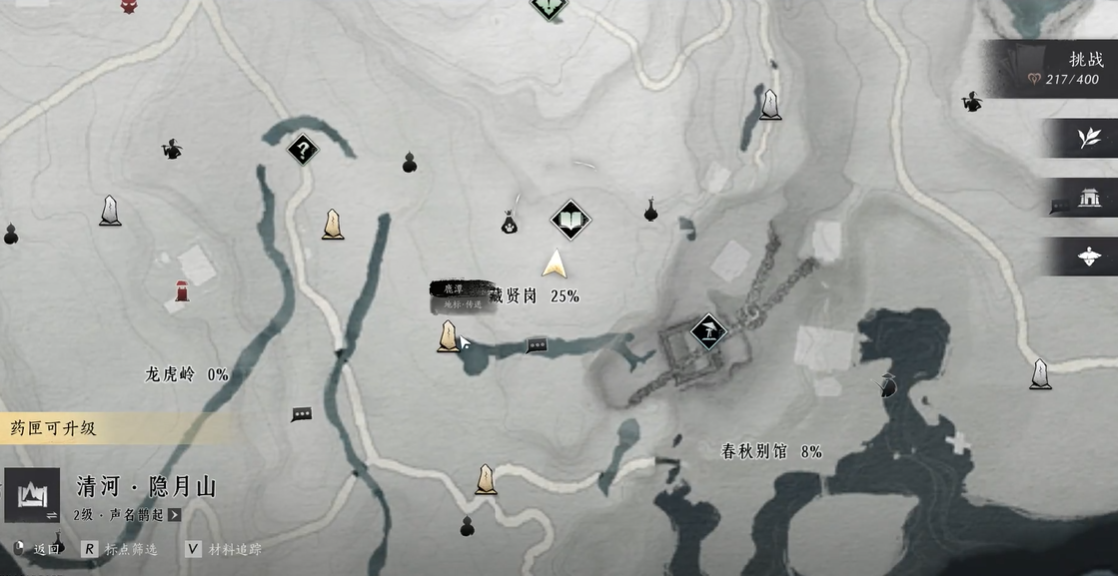Select the leaf icon side tab

tap(1088, 137)
